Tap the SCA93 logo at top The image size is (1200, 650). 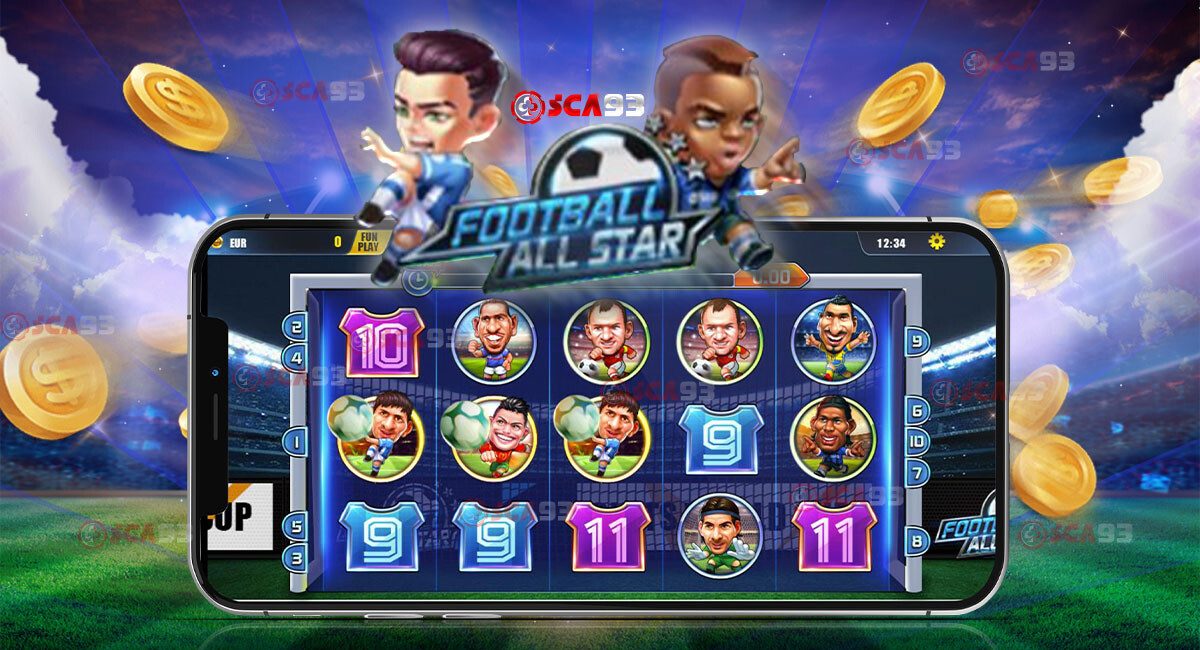(578, 105)
